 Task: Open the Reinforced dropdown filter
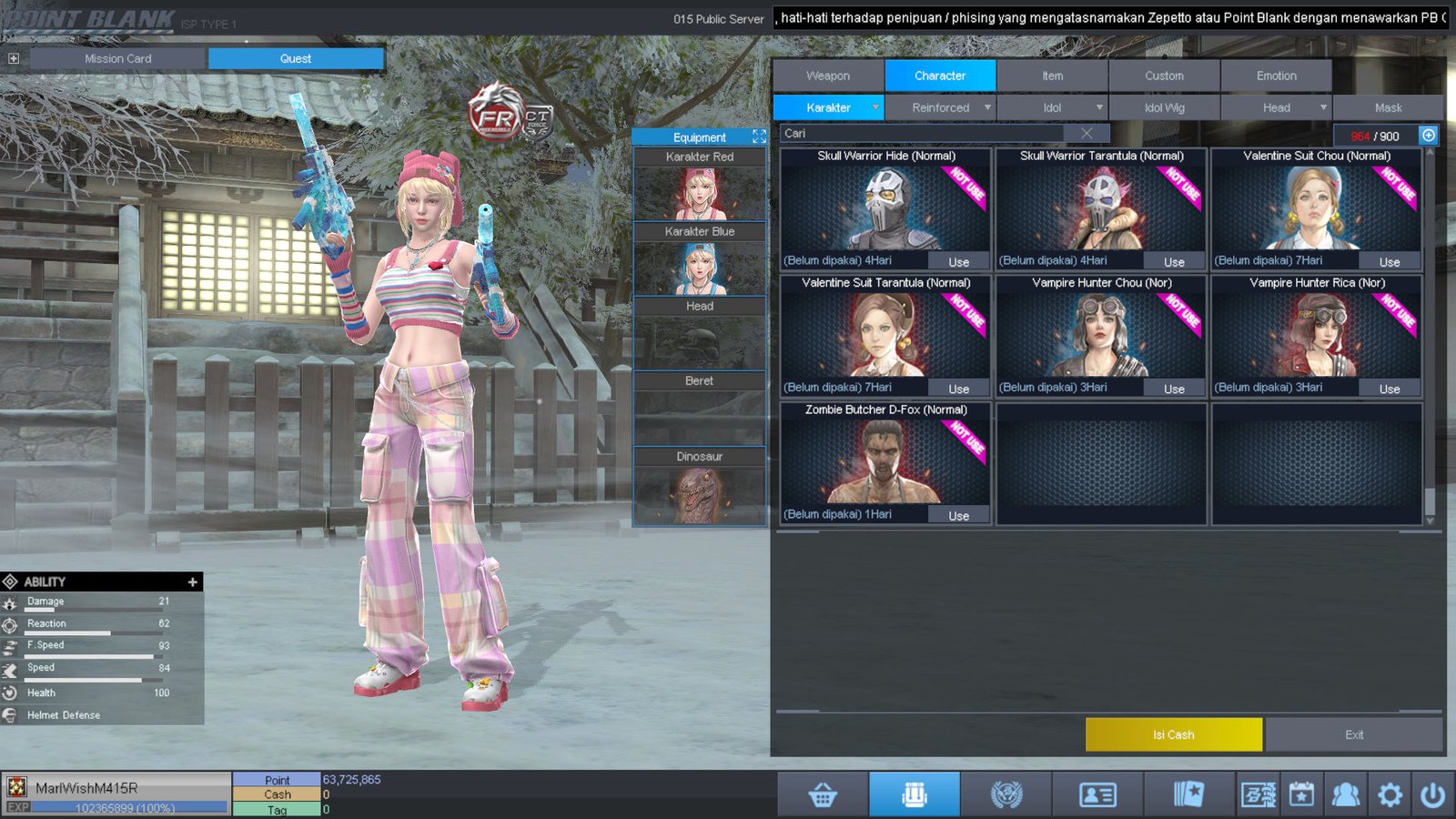pos(941,107)
